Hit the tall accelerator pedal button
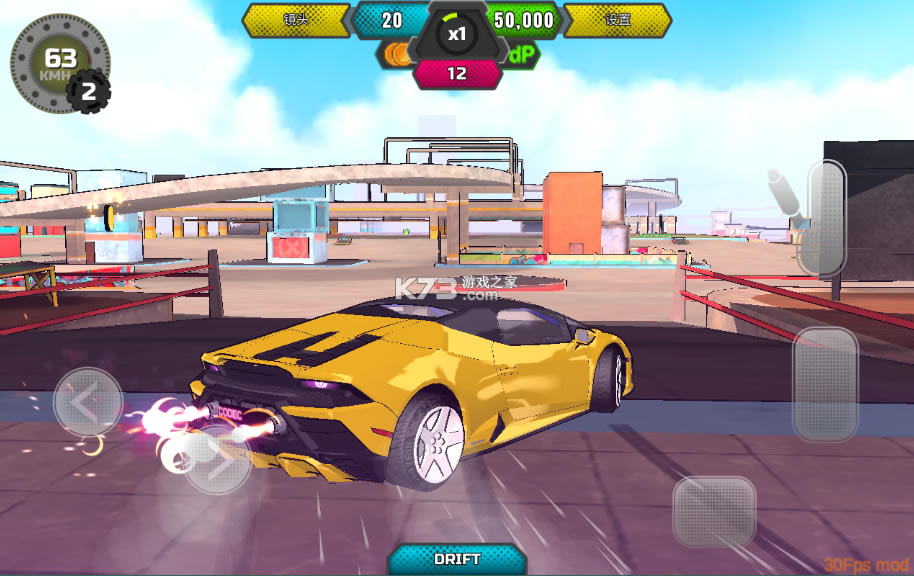Image resolution: width=914 pixels, height=576 pixels. pos(825,384)
